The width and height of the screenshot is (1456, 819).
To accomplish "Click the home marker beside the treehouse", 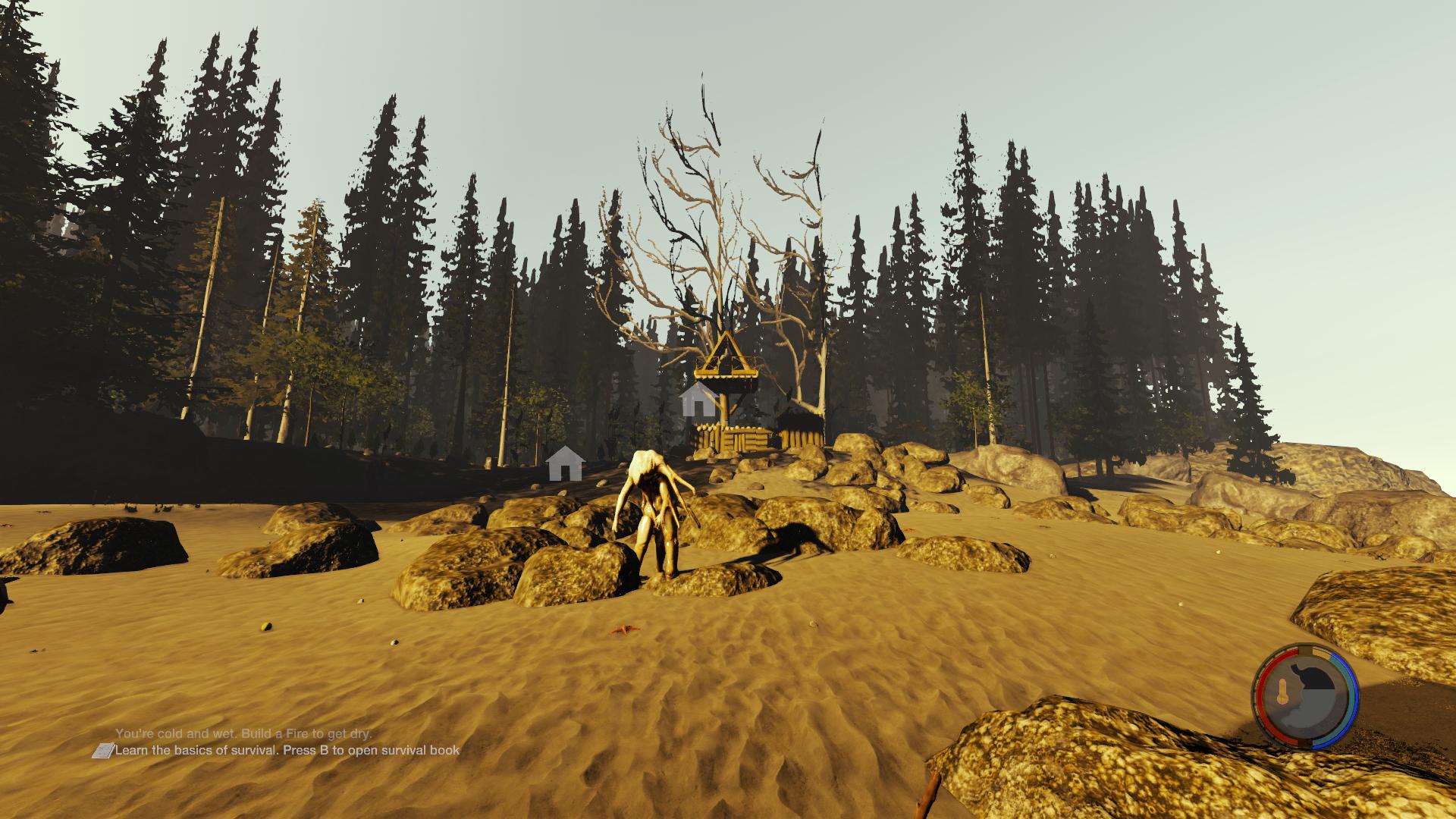I will pyautogui.click(x=698, y=400).
